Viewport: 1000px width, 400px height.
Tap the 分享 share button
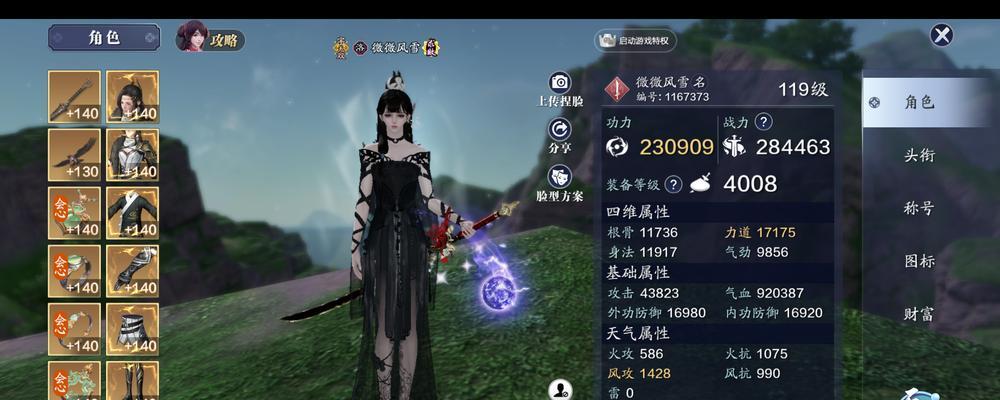[x=560, y=134]
